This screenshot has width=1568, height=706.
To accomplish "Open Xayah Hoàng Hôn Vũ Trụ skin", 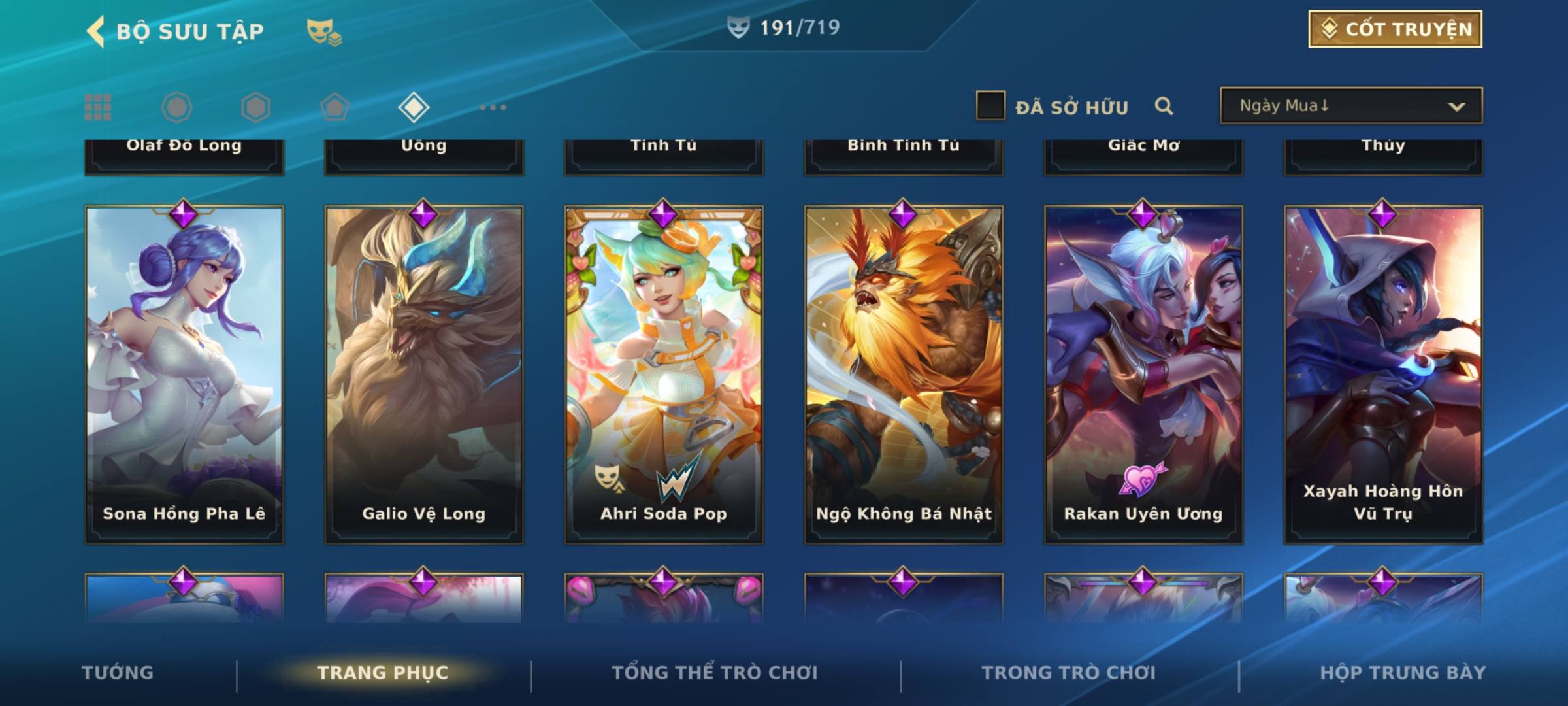I will (1383, 374).
